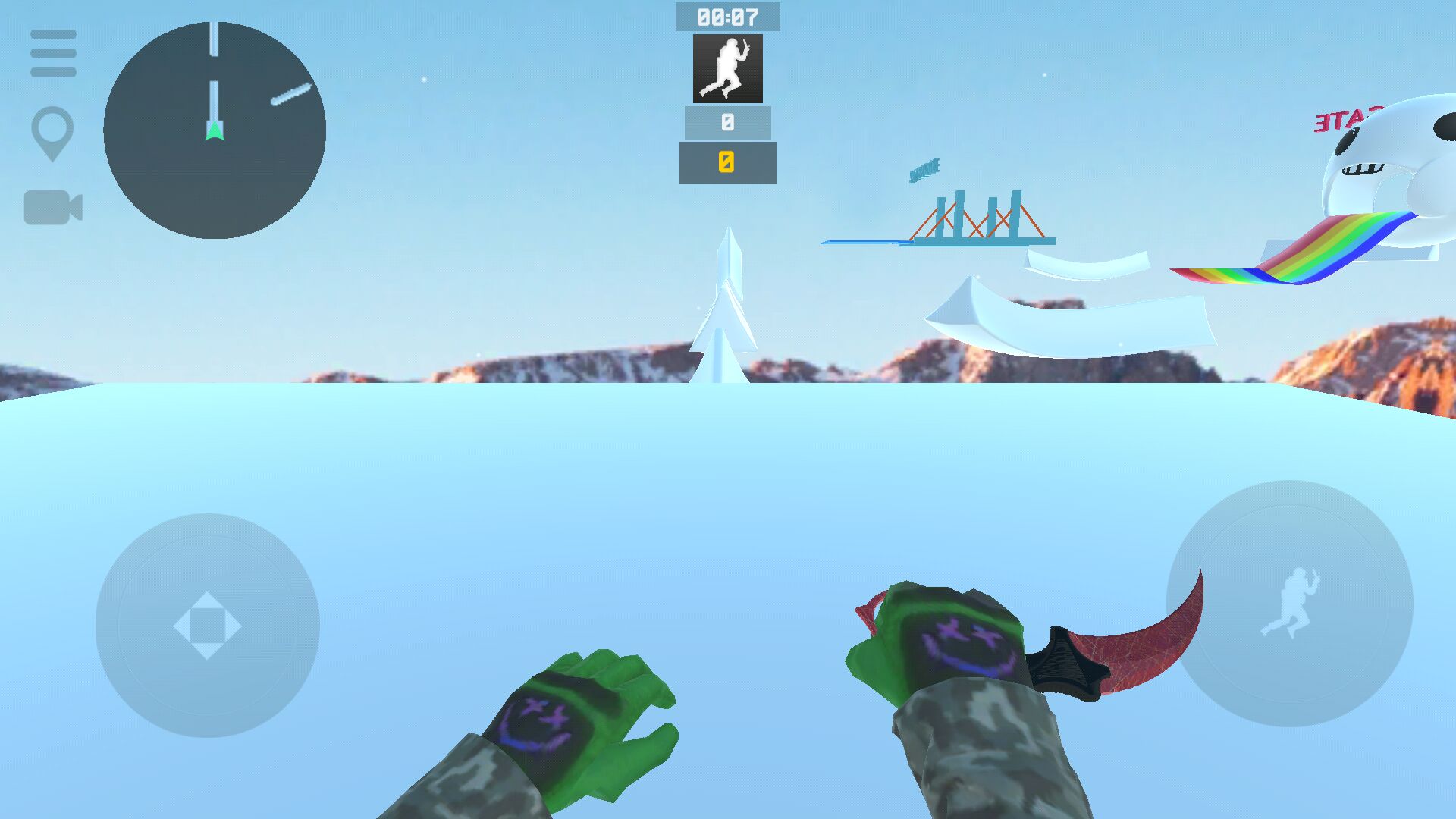Toggle the camera view icon
The height and width of the screenshot is (819, 1456).
[x=52, y=207]
